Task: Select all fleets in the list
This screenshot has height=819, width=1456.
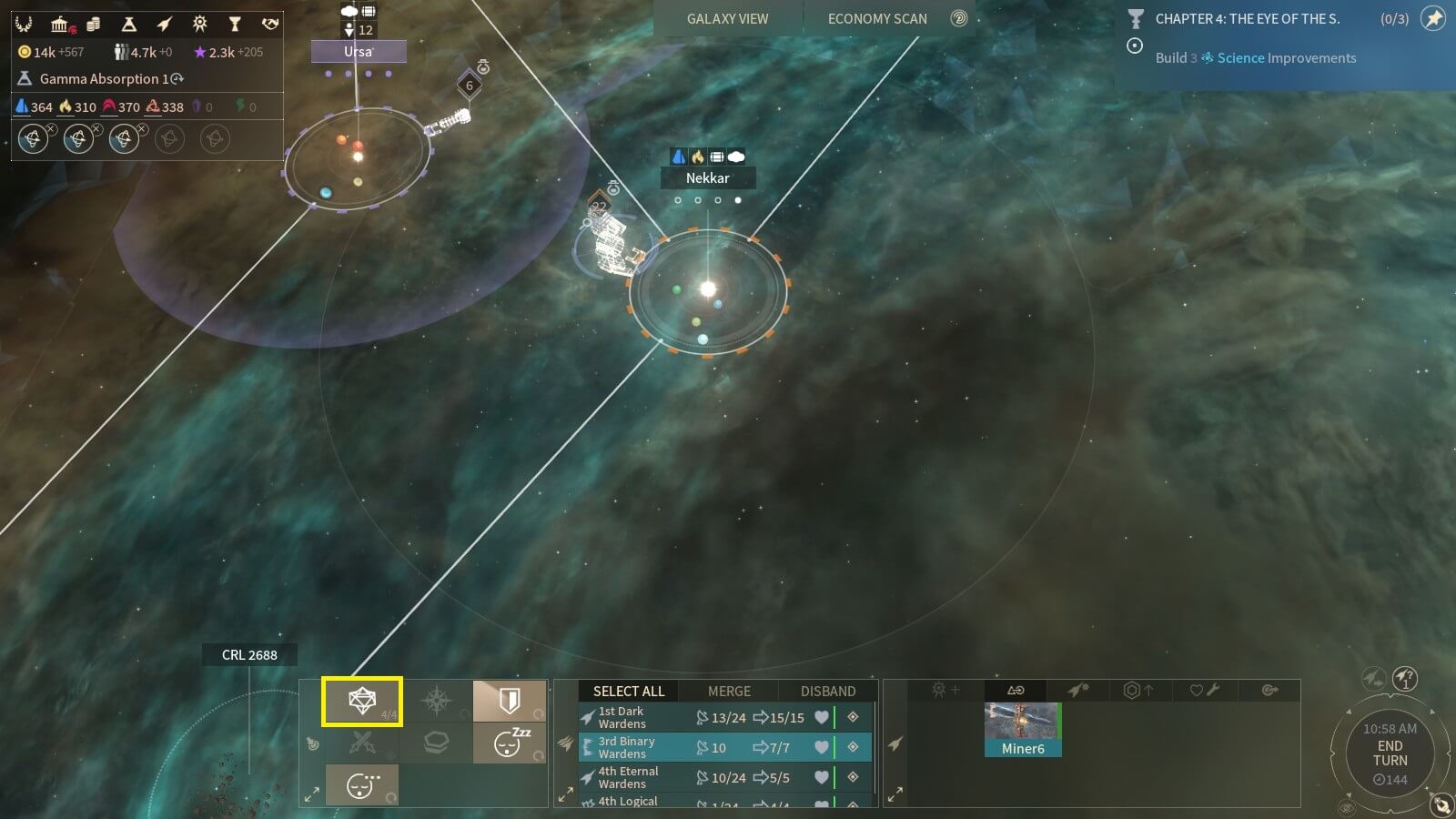Action: pyautogui.click(x=629, y=691)
